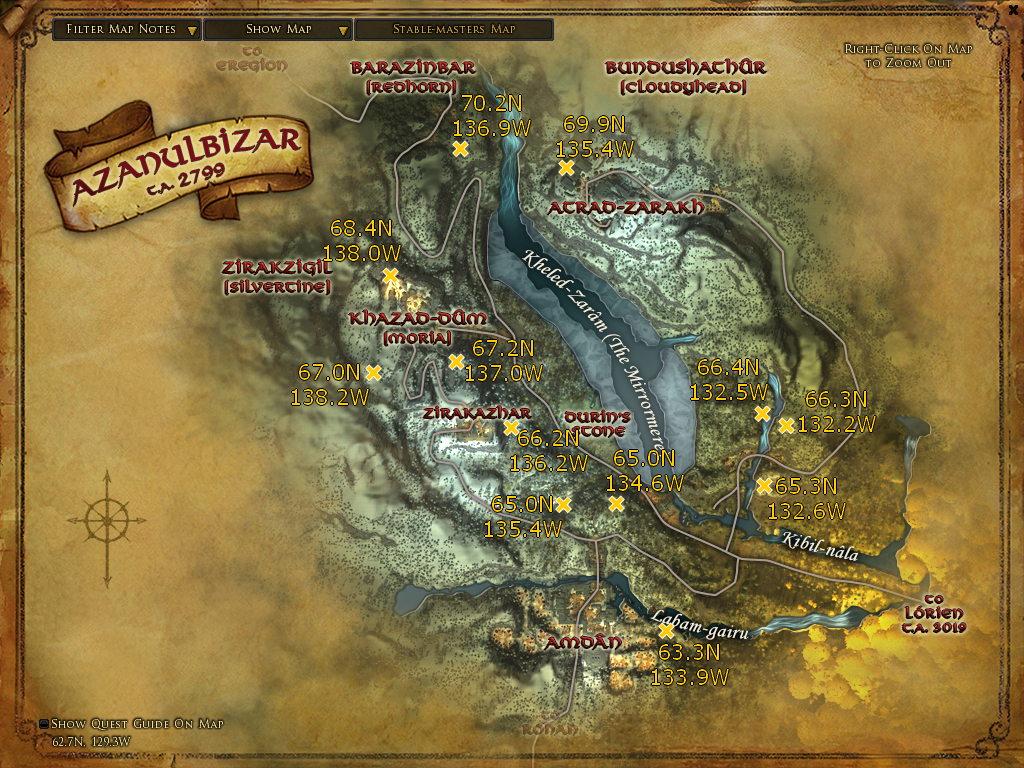This screenshot has height=768, width=1024.
Task: Toggle Show Quest Guide On Map
Action: tap(45, 724)
